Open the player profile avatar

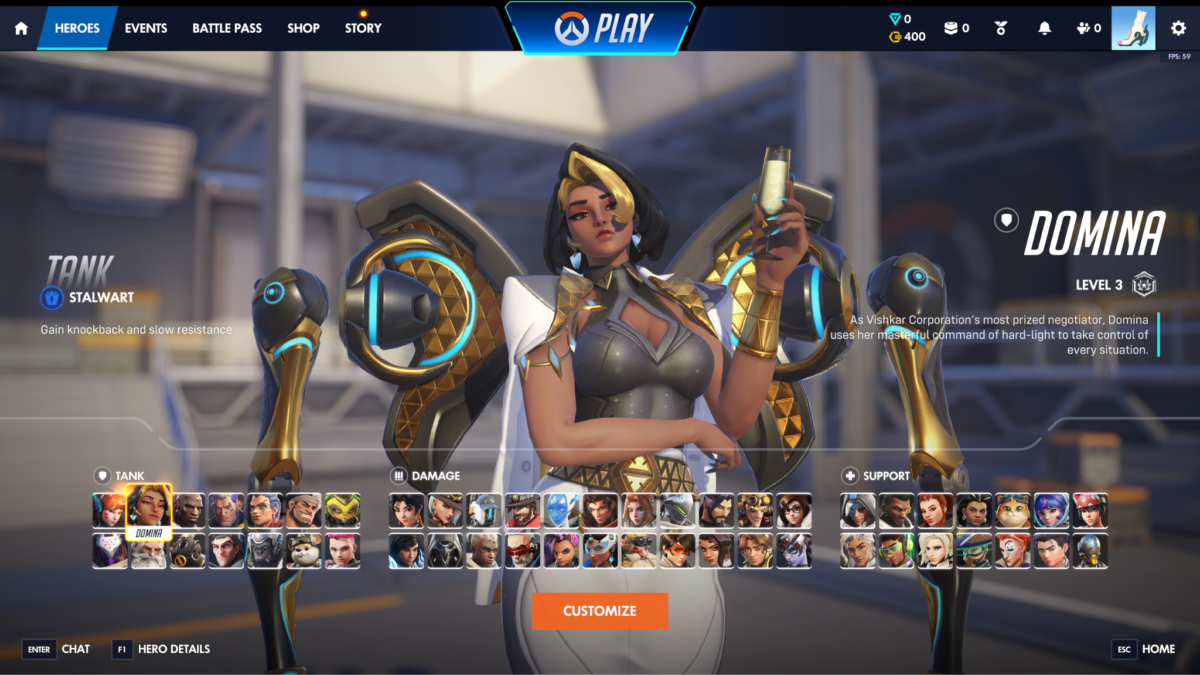[x=1133, y=28]
